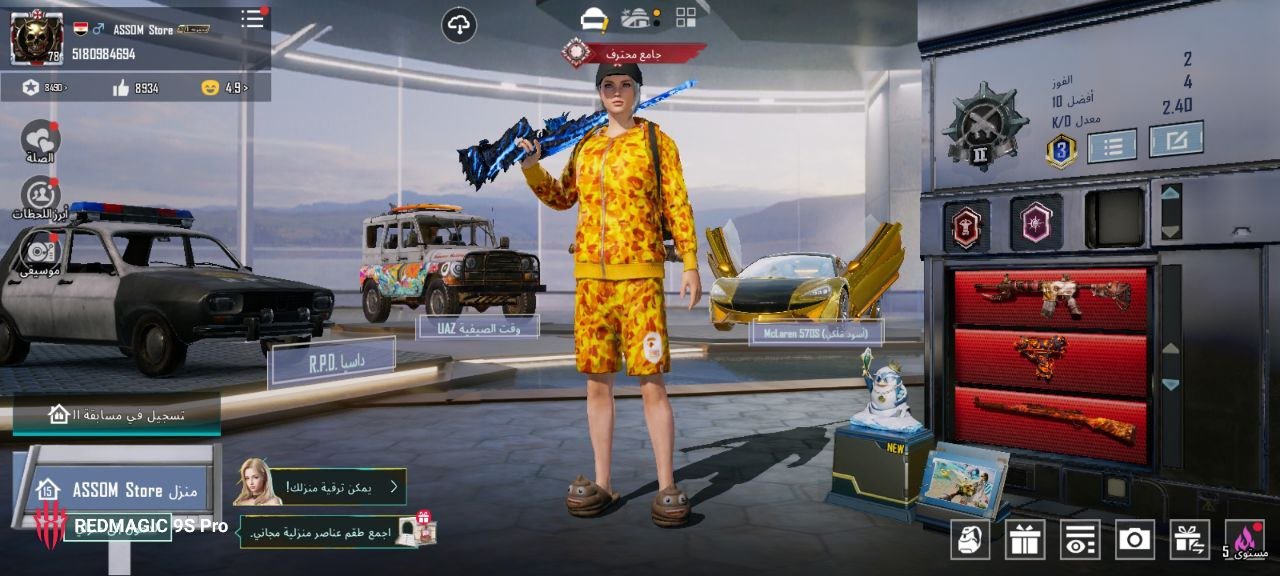Tap the cloud download icon
The width and height of the screenshot is (1280, 576).
(x=459, y=25)
